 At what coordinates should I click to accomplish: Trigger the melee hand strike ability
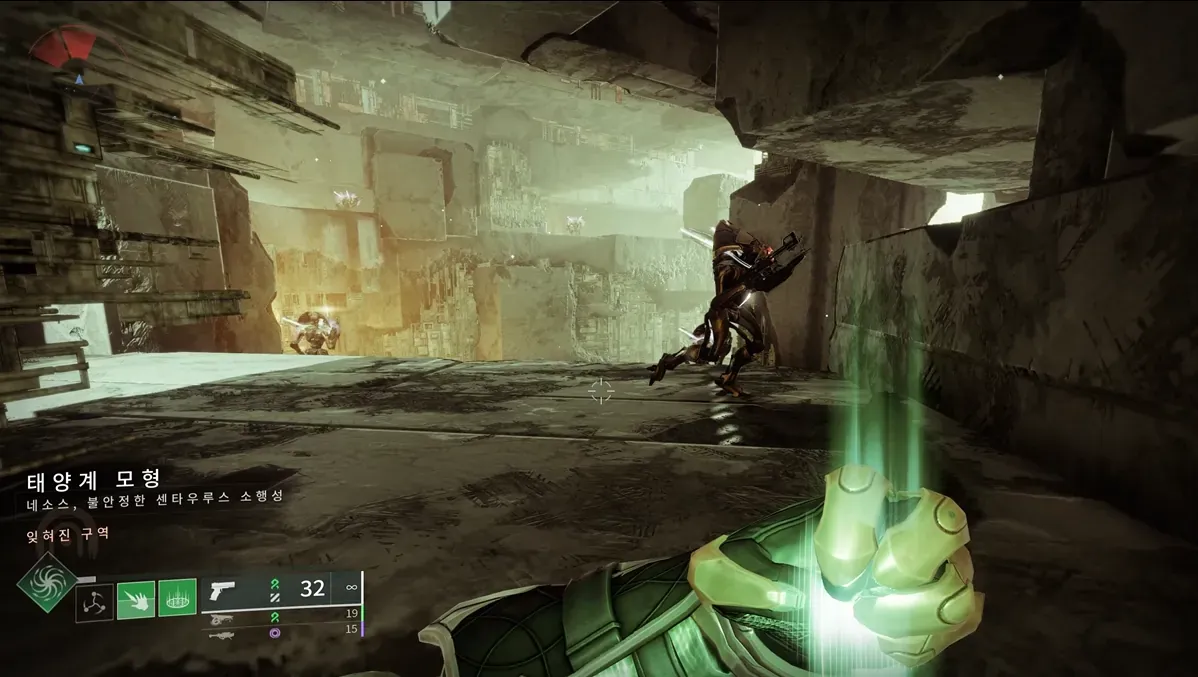(135, 600)
